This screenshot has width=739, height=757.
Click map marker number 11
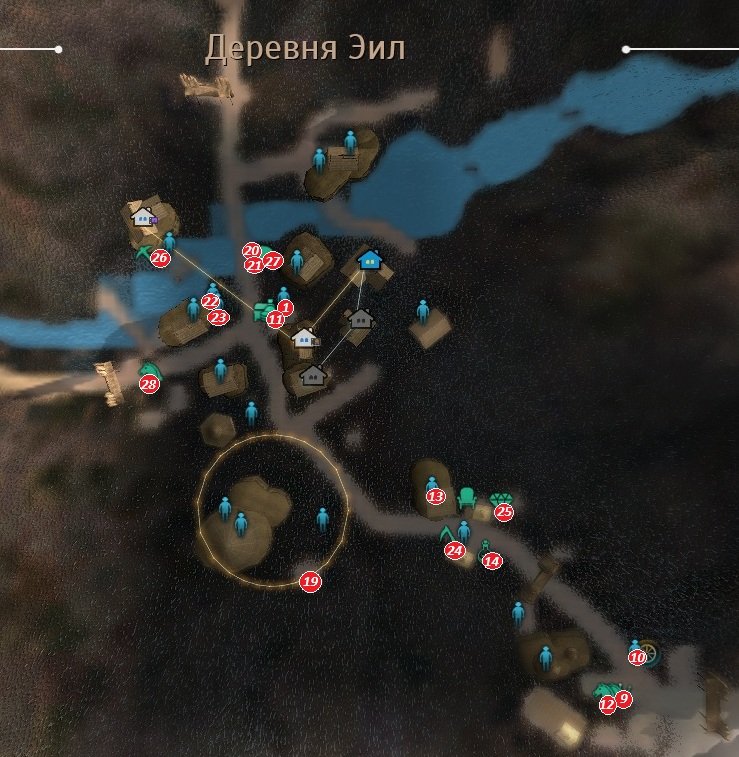click(x=275, y=320)
